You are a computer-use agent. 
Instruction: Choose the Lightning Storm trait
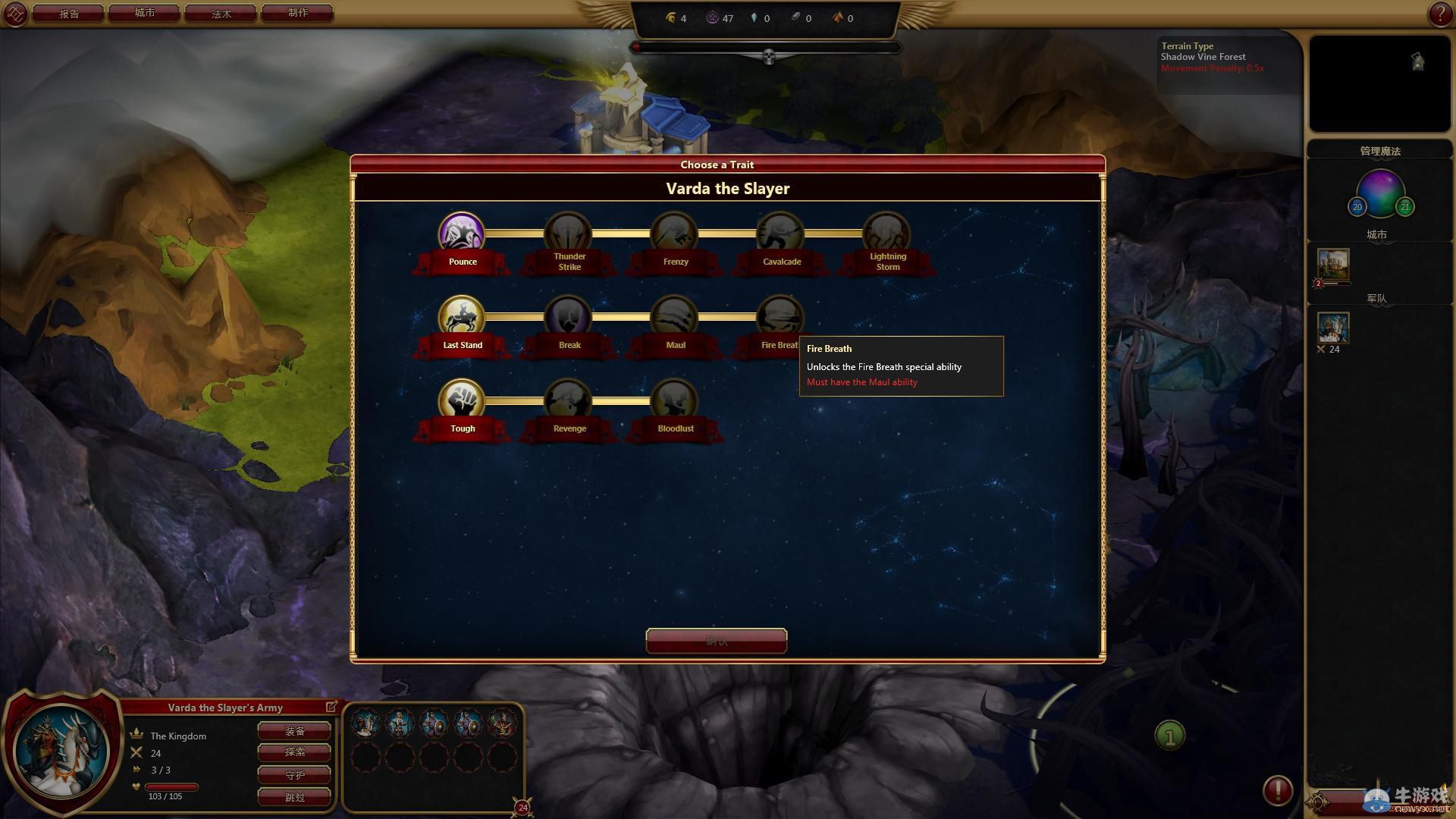(x=886, y=233)
